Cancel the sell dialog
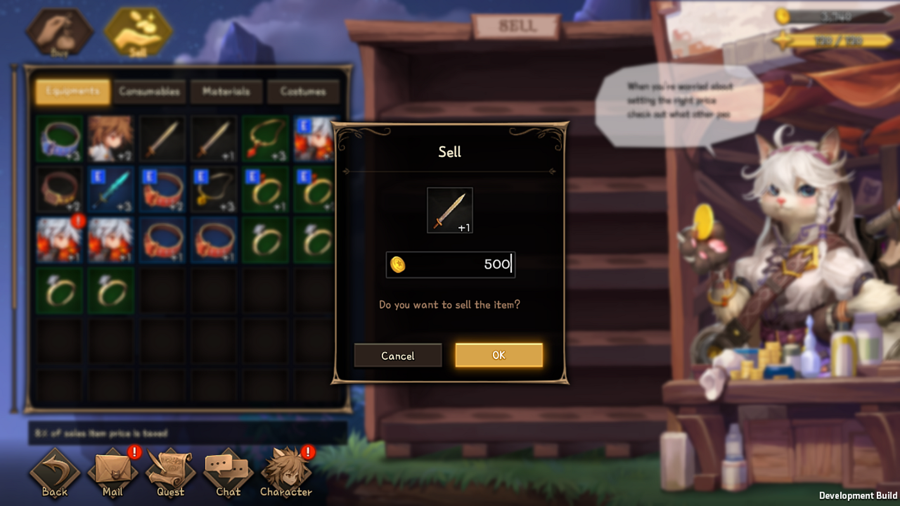 (397, 355)
